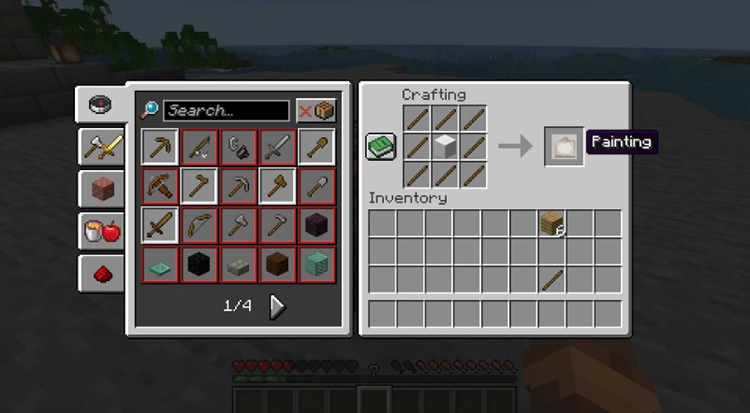Select the oak planks stack in inventory
The width and height of the screenshot is (750, 413).
[x=552, y=224]
